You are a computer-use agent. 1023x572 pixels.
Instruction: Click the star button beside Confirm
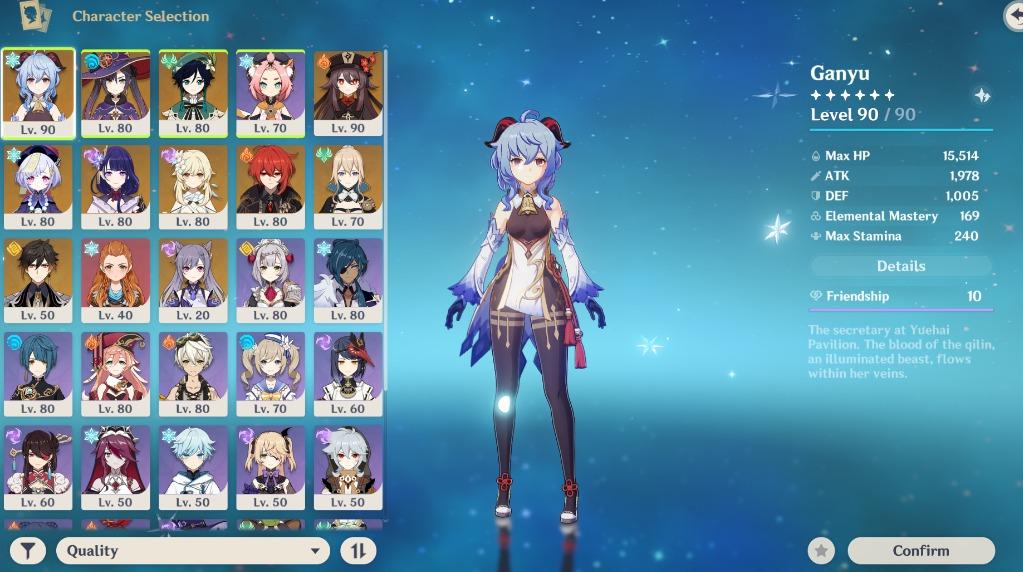[x=821, y=550]
